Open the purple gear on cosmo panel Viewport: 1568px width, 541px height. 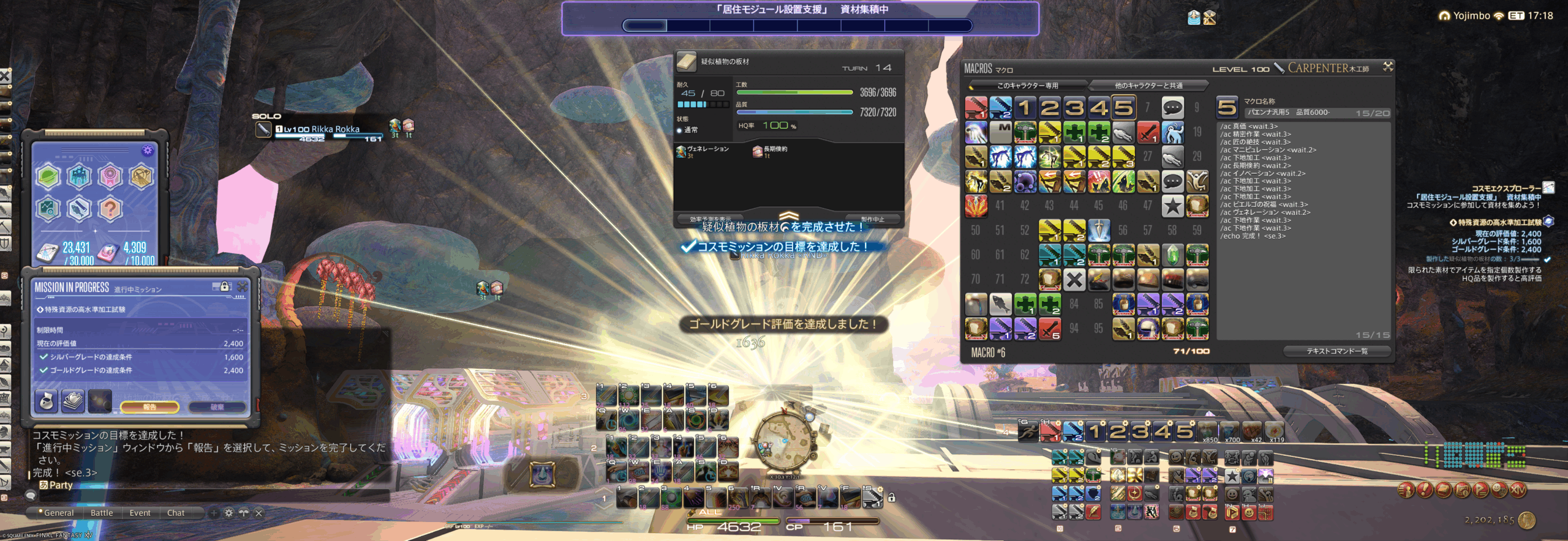[x=147, y=151]
